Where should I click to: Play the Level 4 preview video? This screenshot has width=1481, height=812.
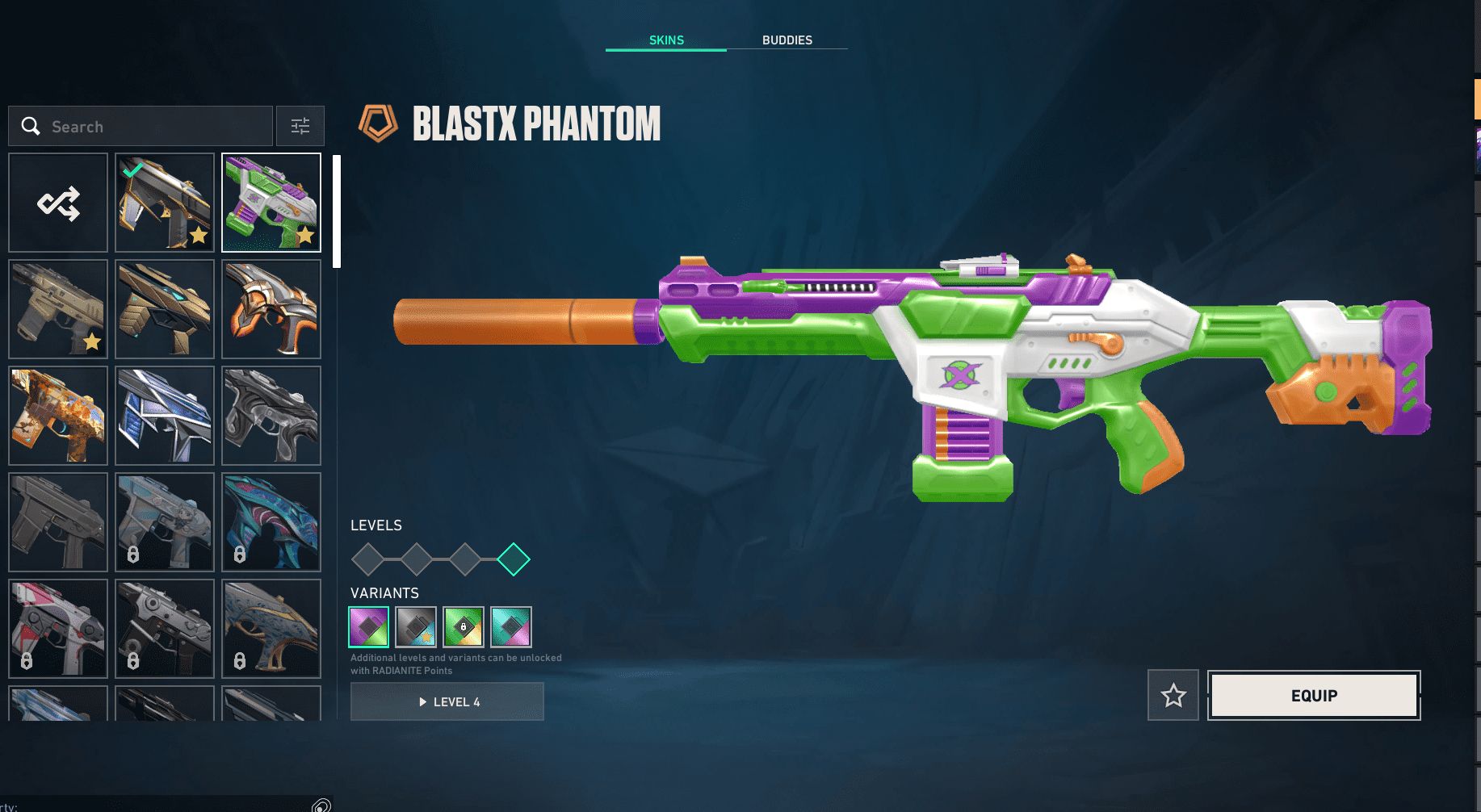pyautogui.click(x=447, y=701)
